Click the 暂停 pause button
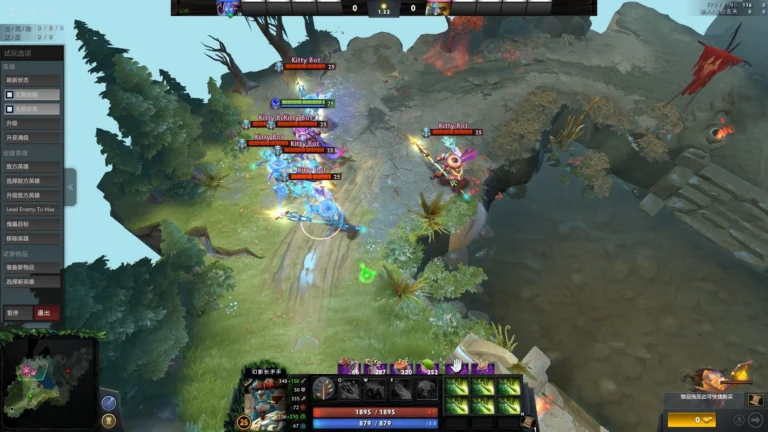The image size is (768, 432). [15, 313]
